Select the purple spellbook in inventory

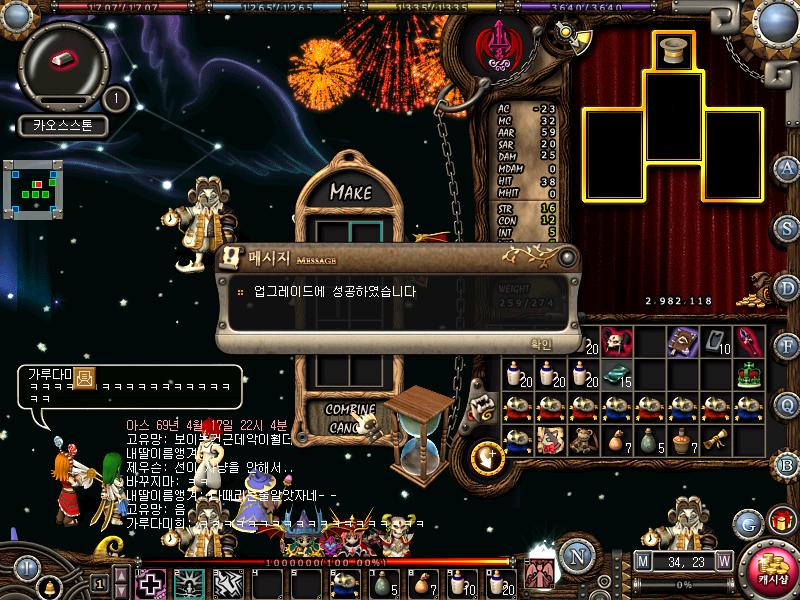[683, 340]
